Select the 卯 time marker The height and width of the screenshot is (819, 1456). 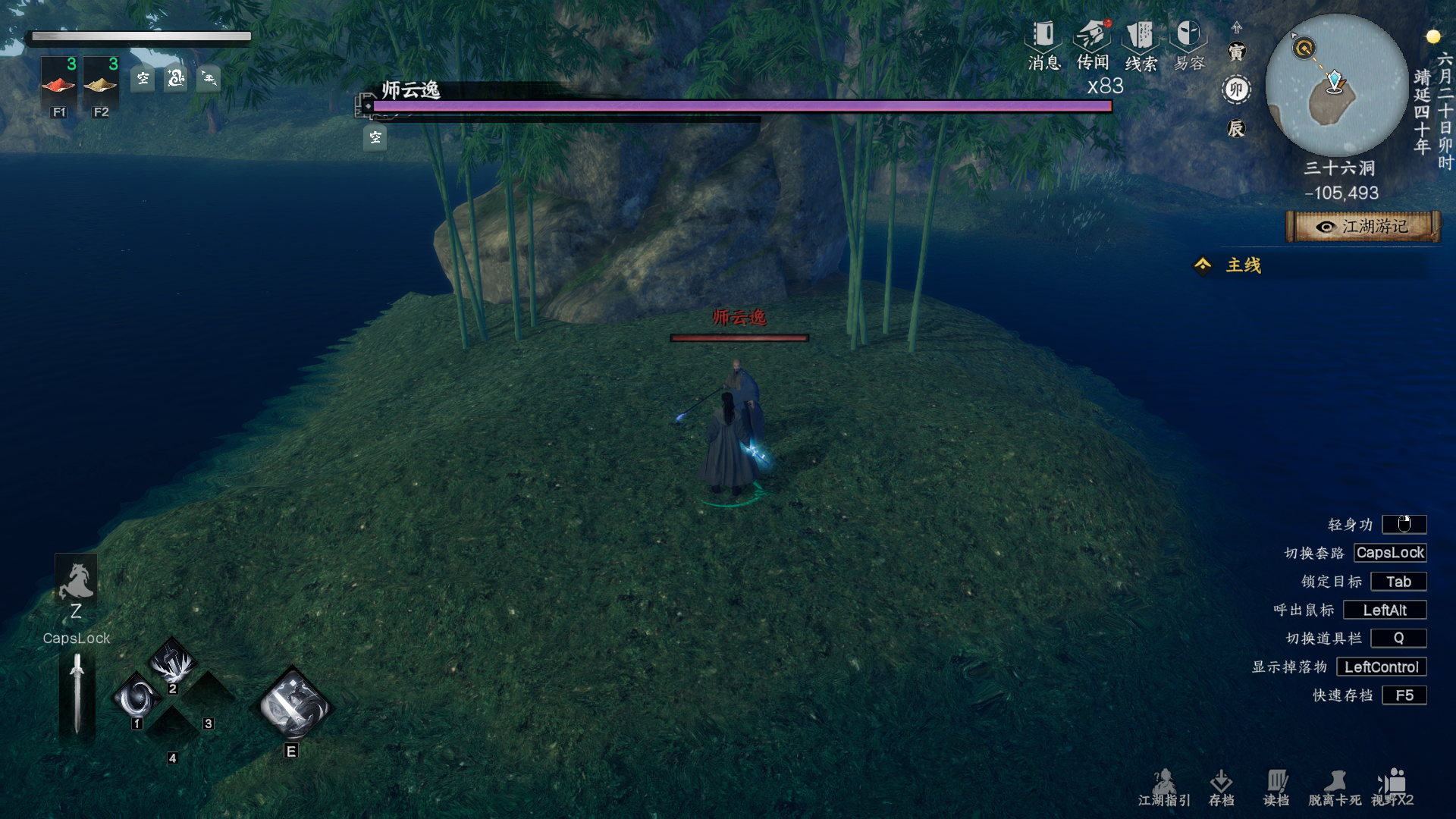point(1236,89)
